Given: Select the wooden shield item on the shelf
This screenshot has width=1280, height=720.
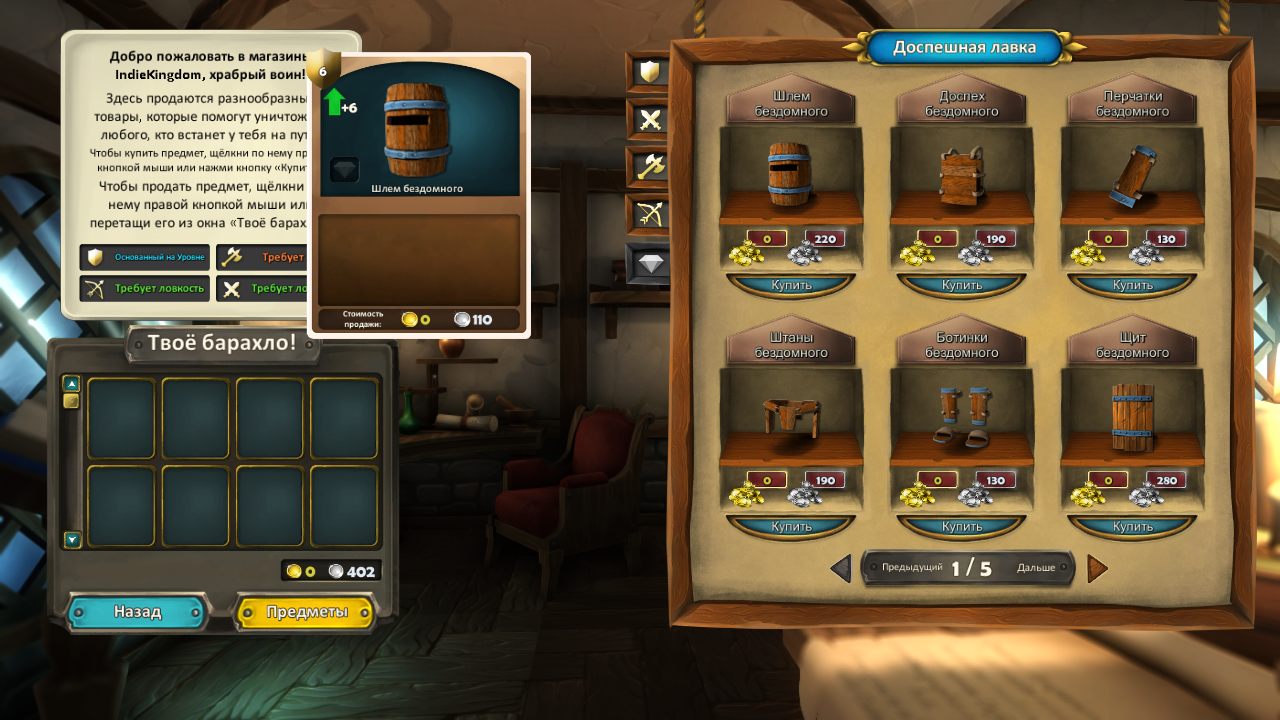Looking at the screenshot, I should tap(1131, 416).
